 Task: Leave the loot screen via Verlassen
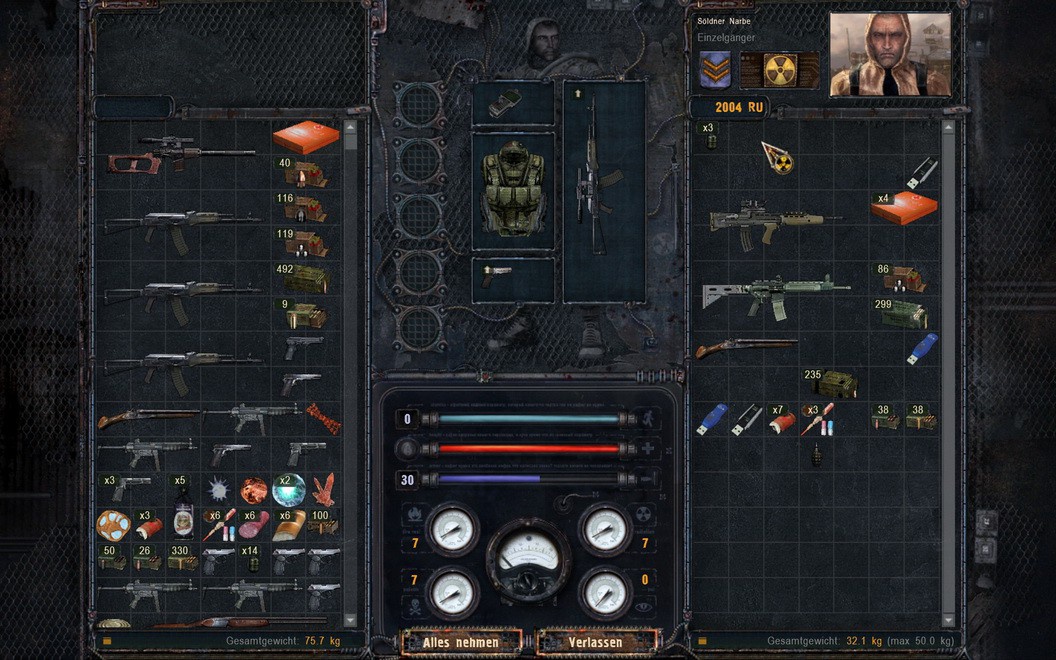click(596, 642)
